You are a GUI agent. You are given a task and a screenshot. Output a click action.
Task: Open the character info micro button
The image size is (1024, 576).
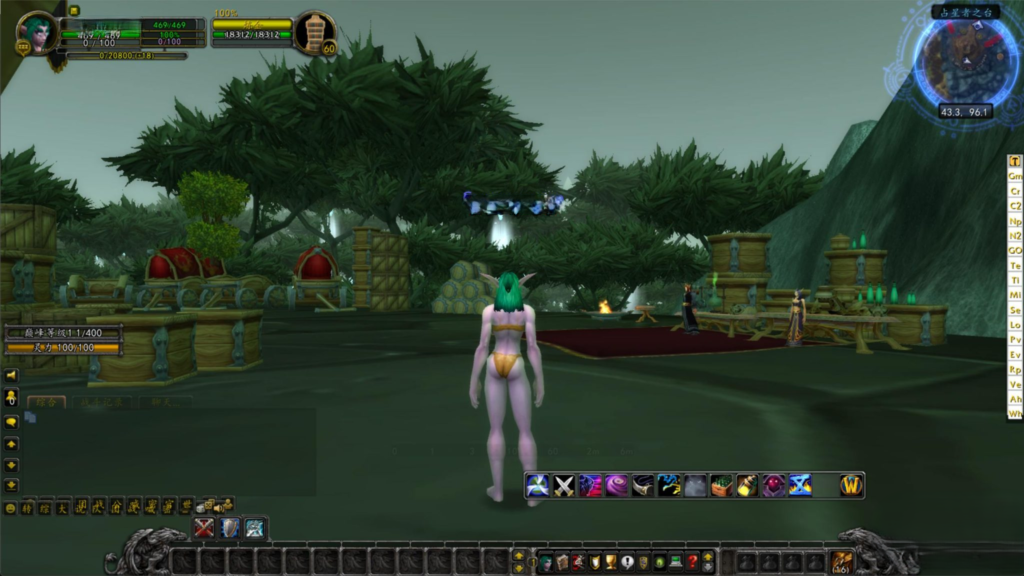coord(546,562)
